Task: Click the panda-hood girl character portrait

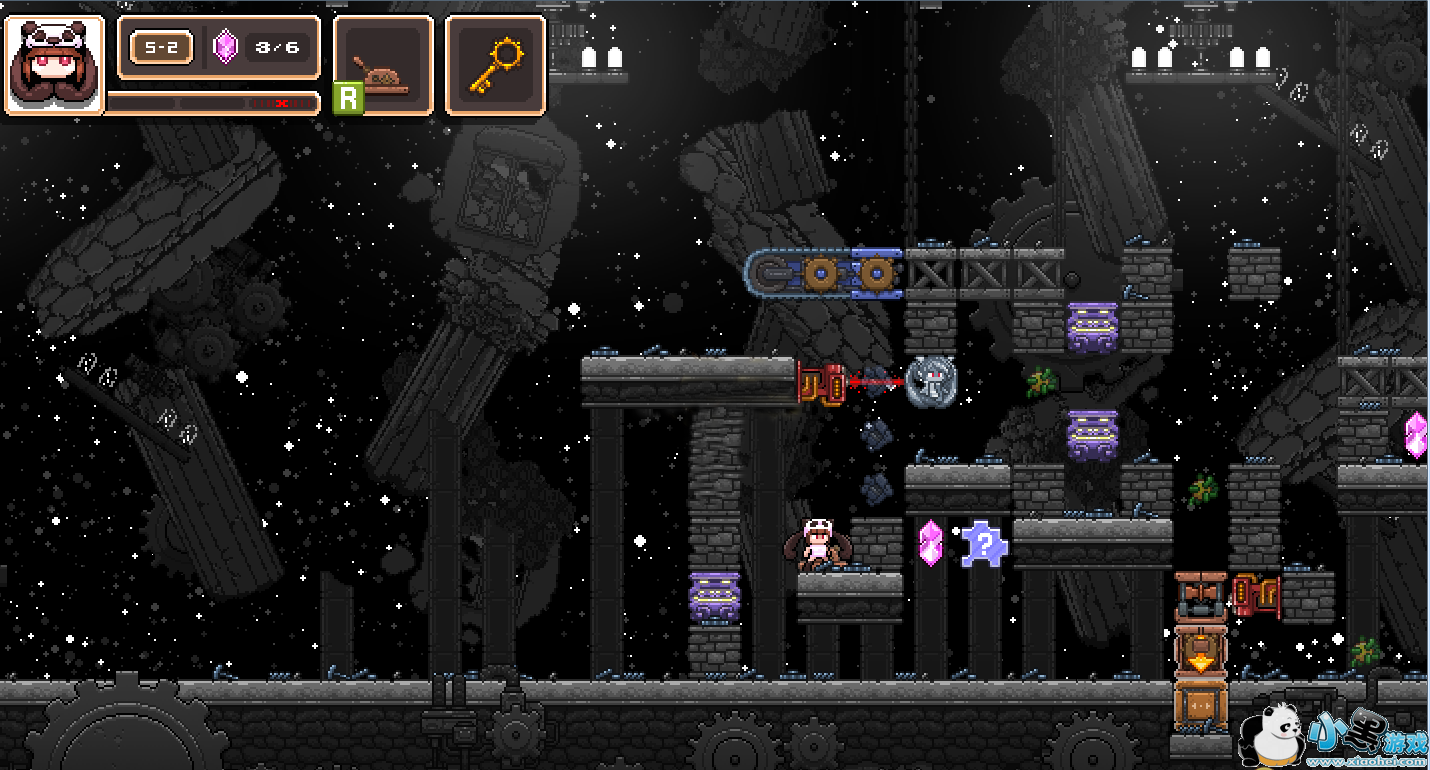Action: coord(54,65)
